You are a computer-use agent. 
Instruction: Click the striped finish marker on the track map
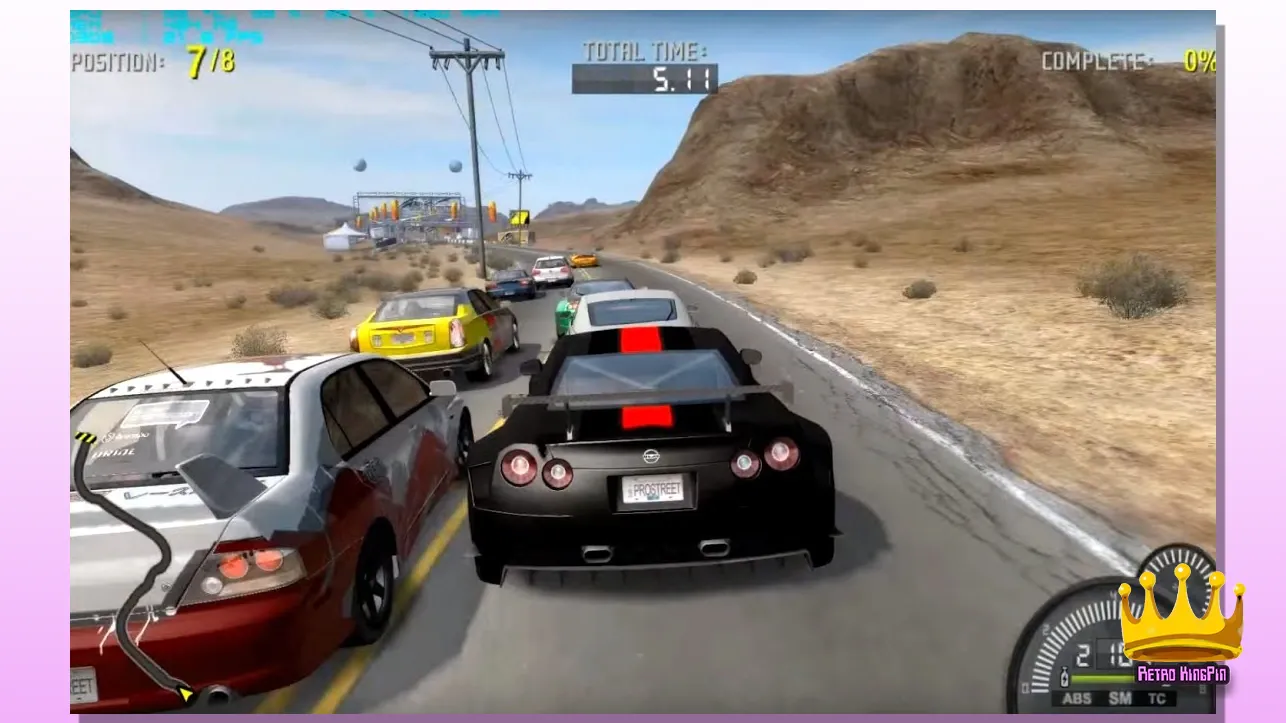(83, 438)
